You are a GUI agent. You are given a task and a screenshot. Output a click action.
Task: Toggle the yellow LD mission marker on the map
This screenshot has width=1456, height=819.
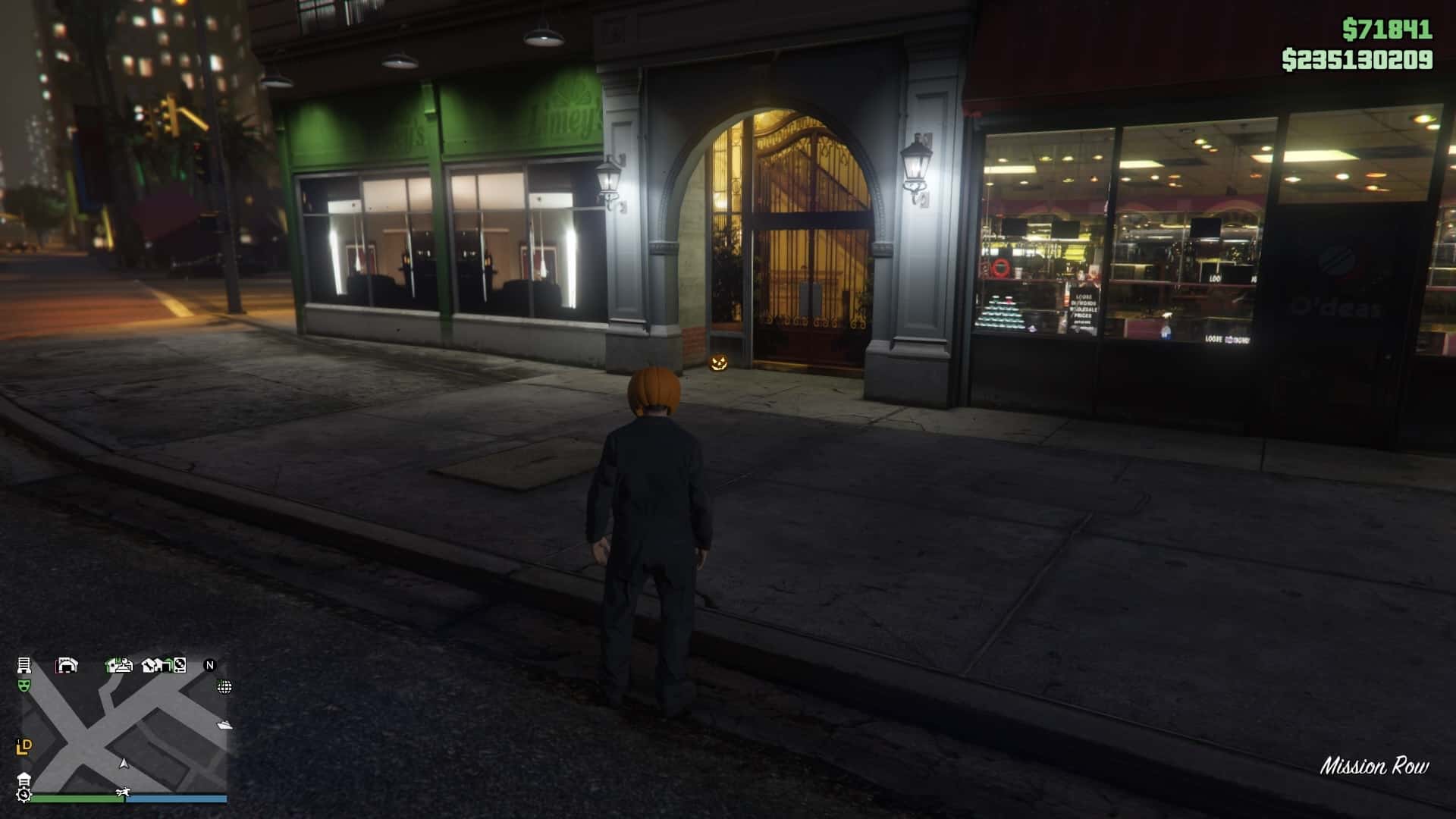(24, 746)
